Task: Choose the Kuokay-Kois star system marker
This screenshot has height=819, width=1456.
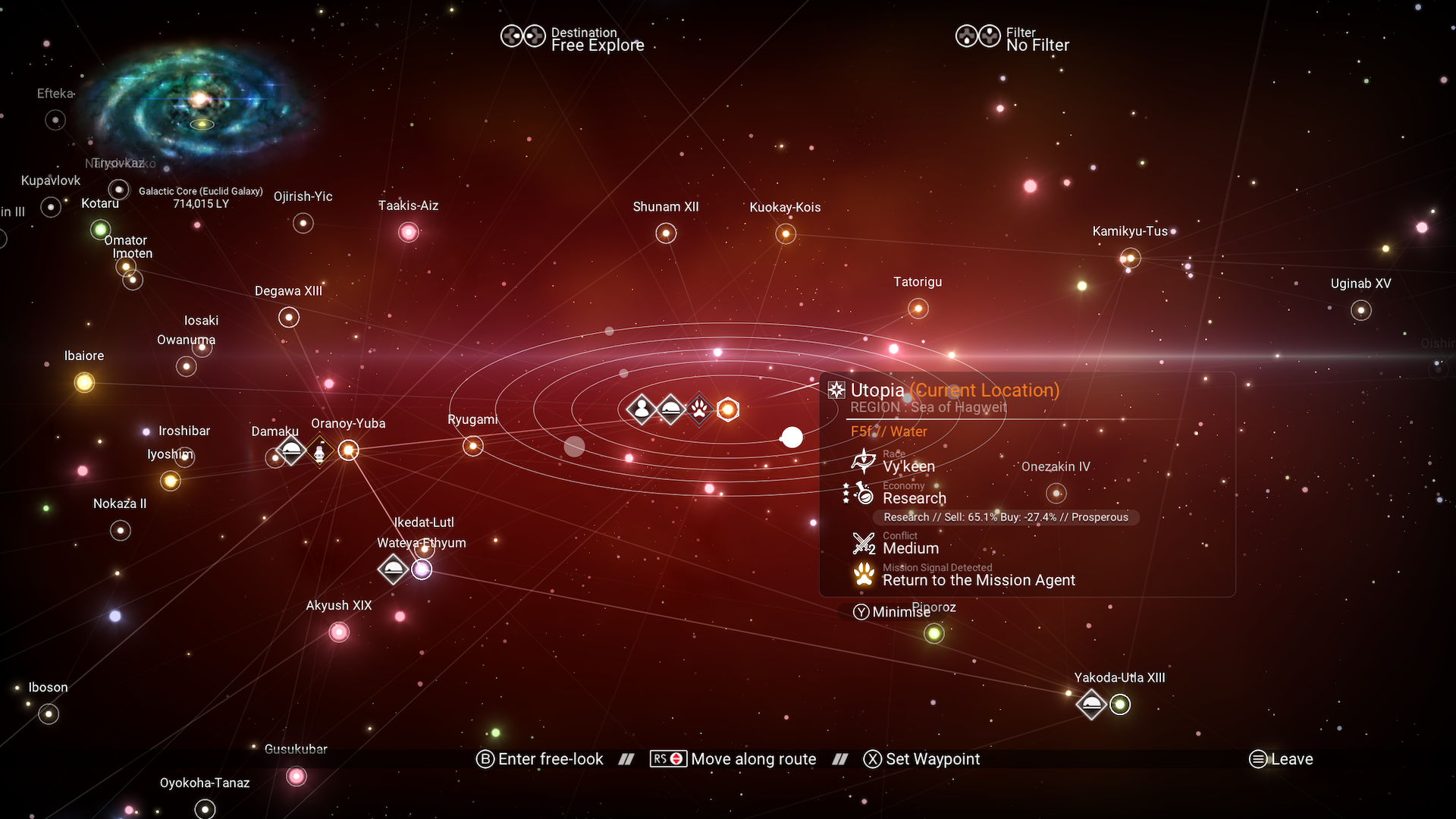Action: click(786, 234)
